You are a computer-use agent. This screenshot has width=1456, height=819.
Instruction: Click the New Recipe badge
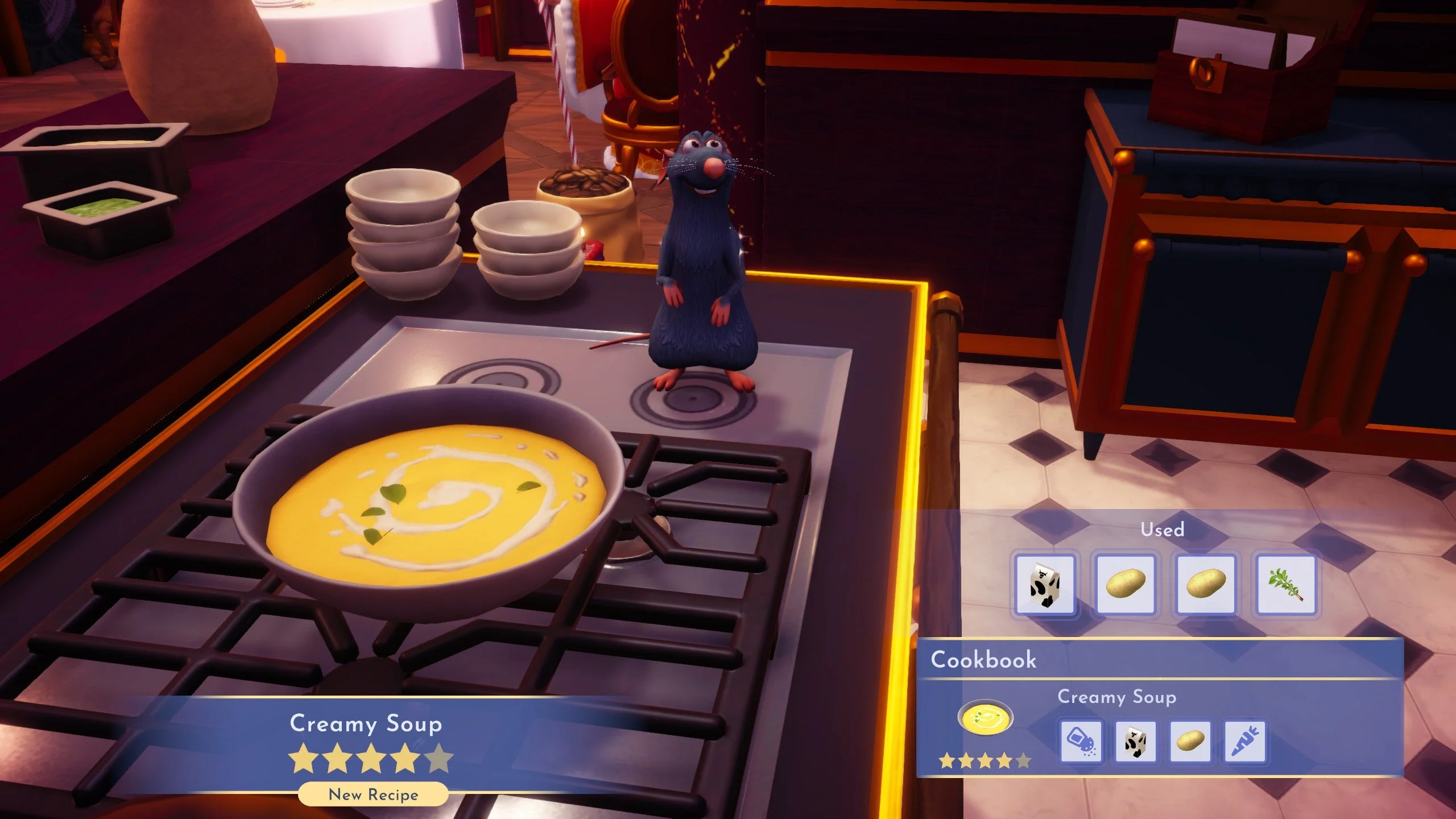pyautogui.click(x=373, y=795)
